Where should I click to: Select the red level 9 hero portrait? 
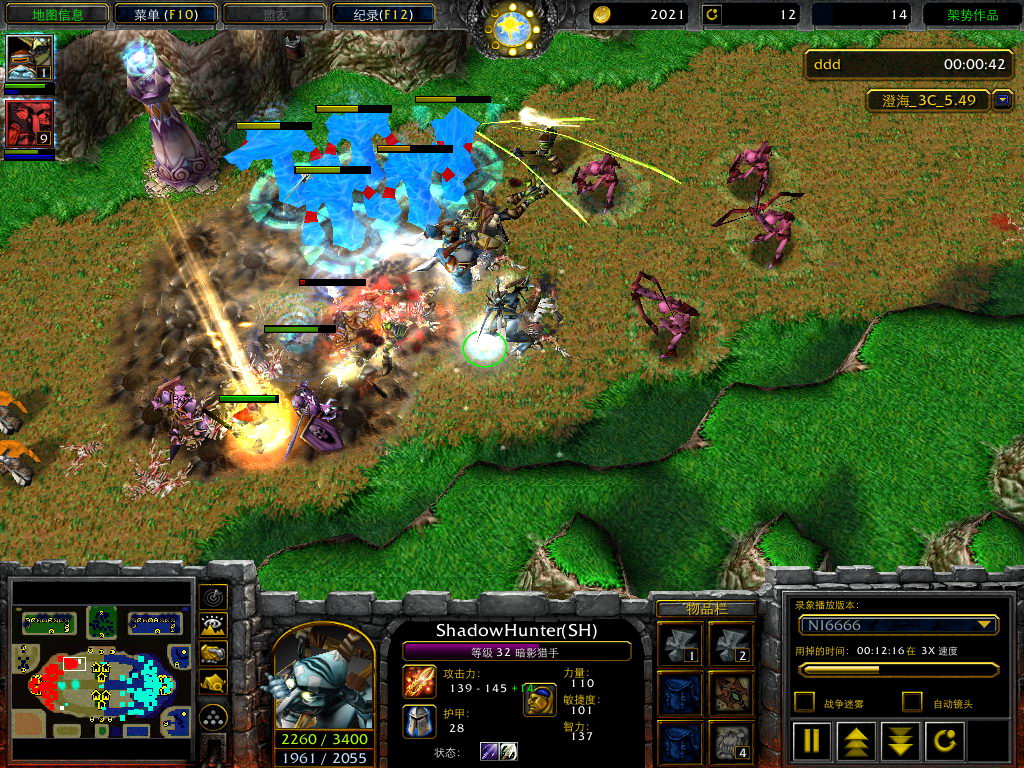pos(29,124)
